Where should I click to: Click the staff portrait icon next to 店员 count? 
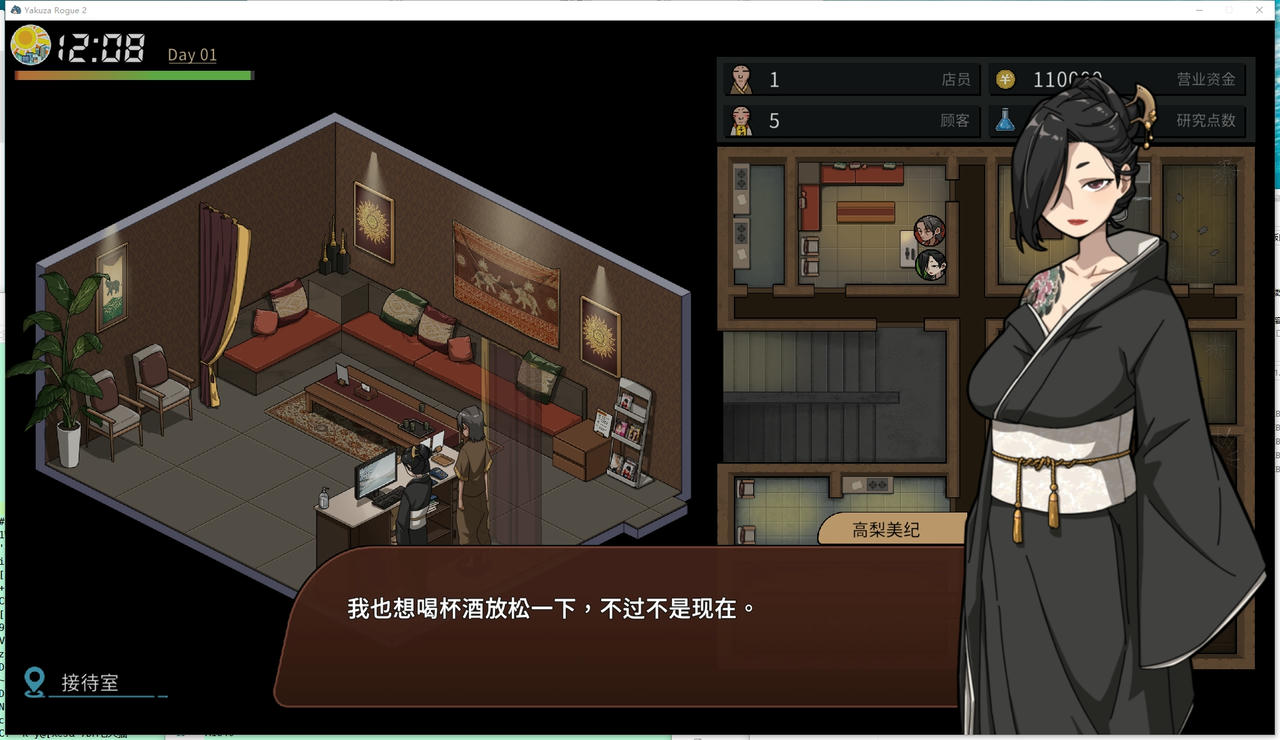741,79
